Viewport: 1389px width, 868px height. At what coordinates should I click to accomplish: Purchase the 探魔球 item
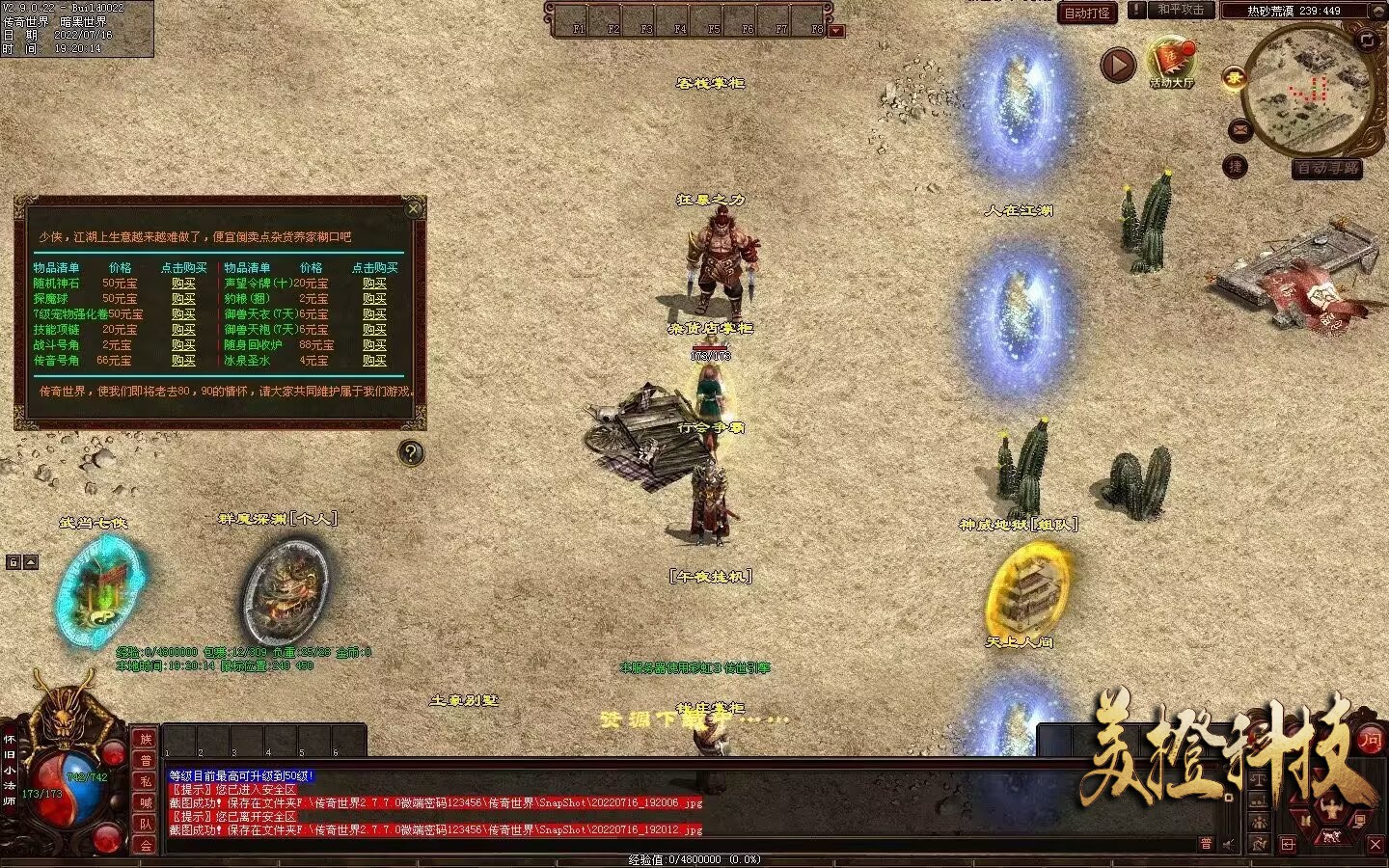(183, 299)
